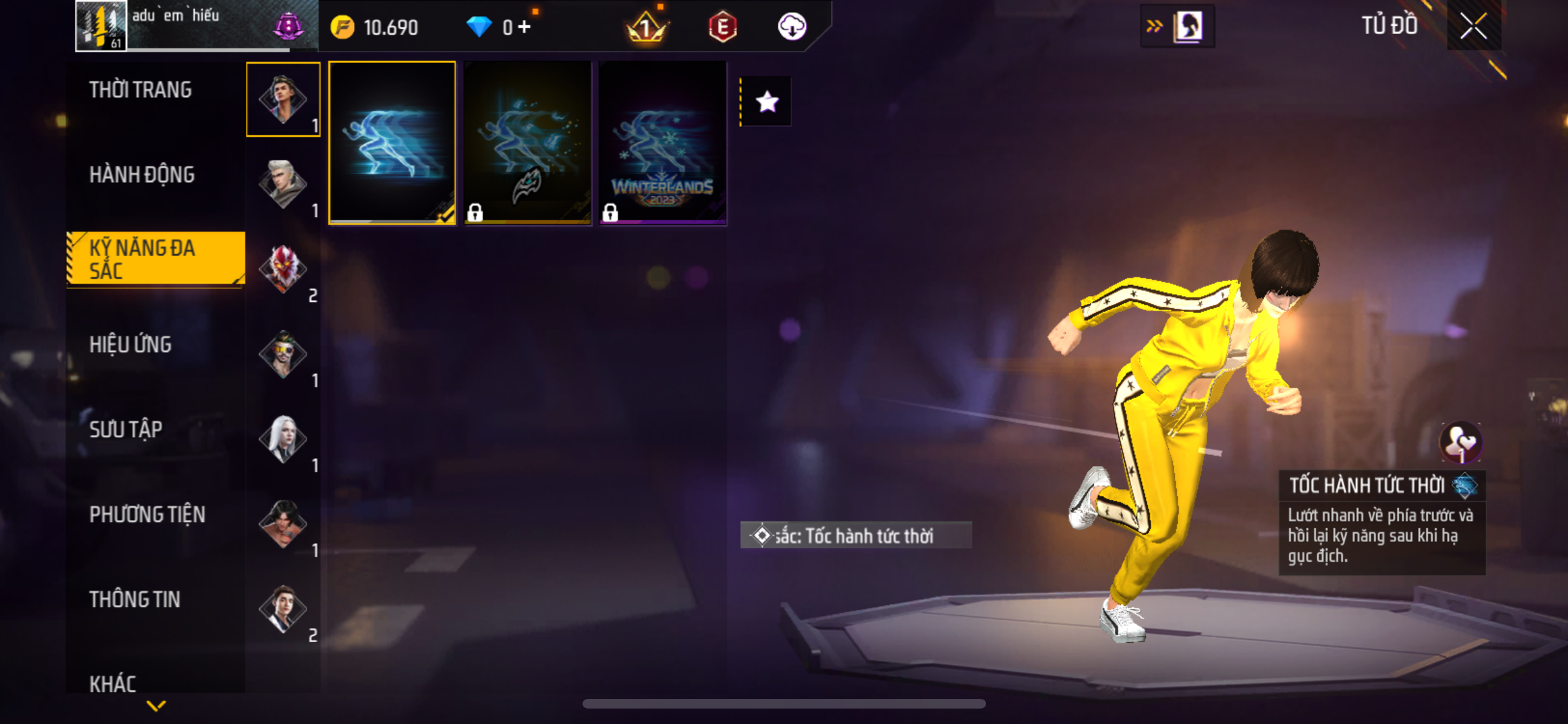Open the SƯU TẬP category
Screen dimensions: 1568x724
[126, 430]
